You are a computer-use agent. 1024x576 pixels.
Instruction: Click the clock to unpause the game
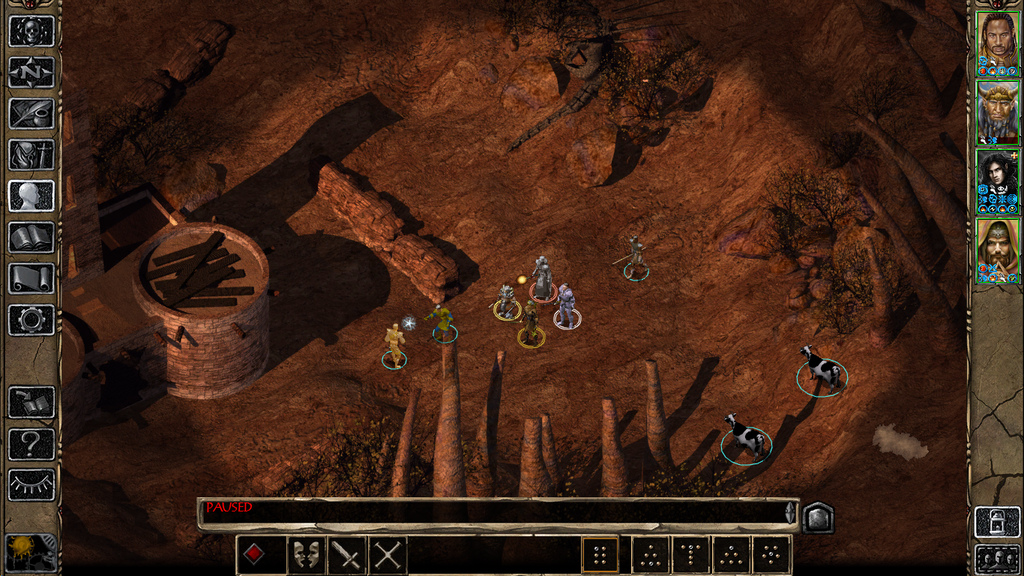pos(31,553)
